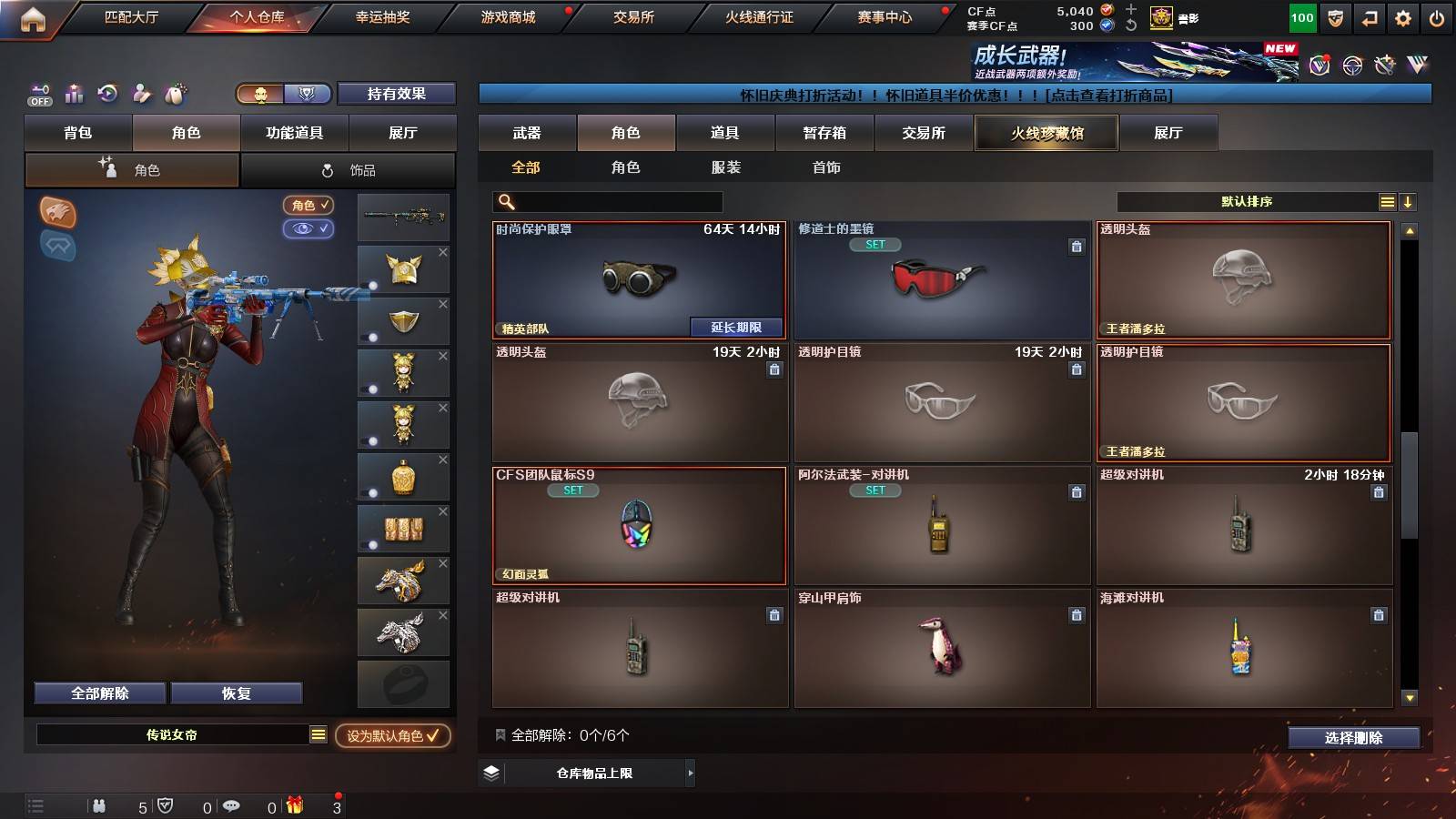1456x819 pixels.
Task: Select the wolf emblem icon beside the character
Action: pyautogui.click(x=56, y=216)
